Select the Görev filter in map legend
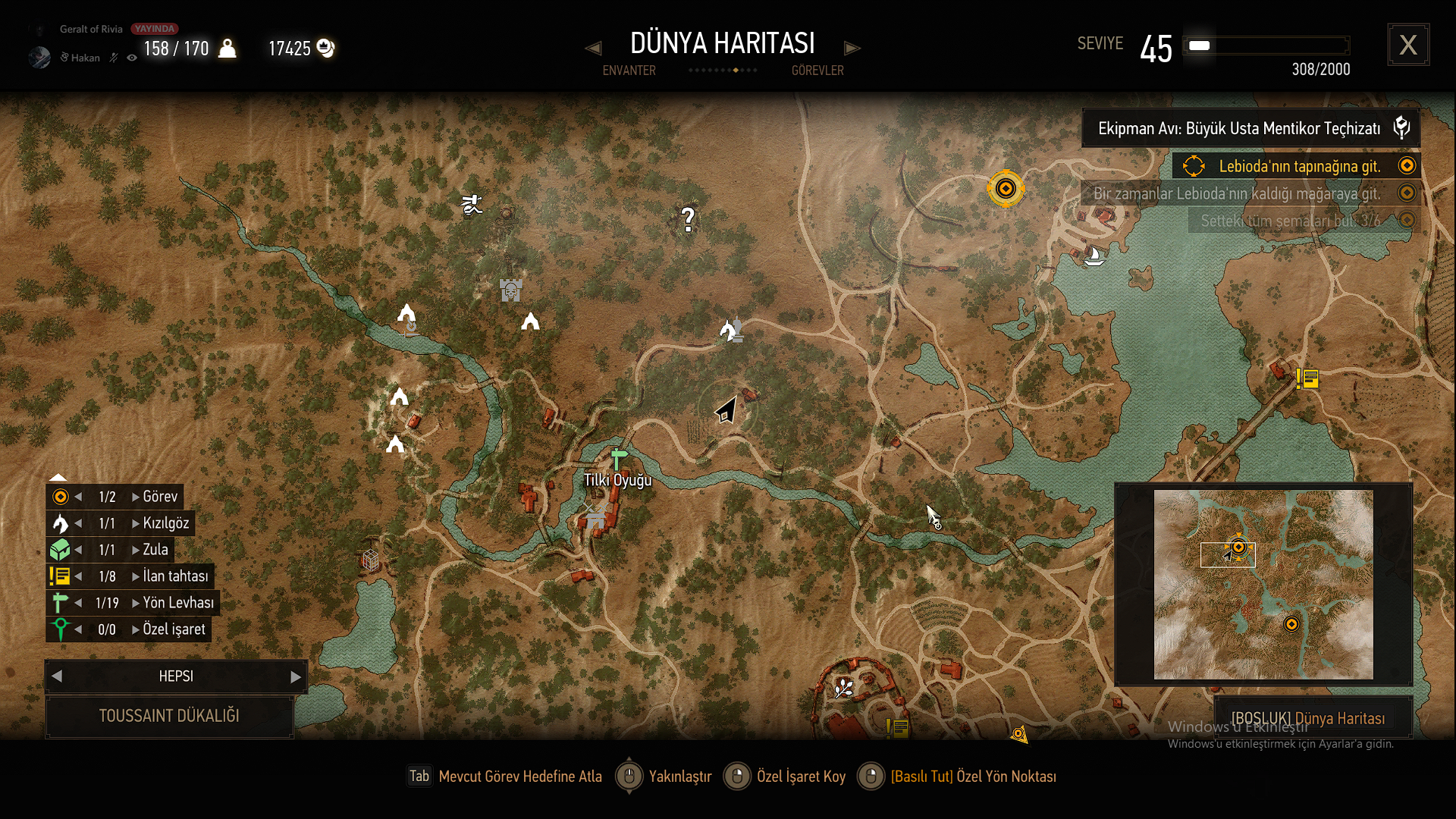 tap(160, 497)
